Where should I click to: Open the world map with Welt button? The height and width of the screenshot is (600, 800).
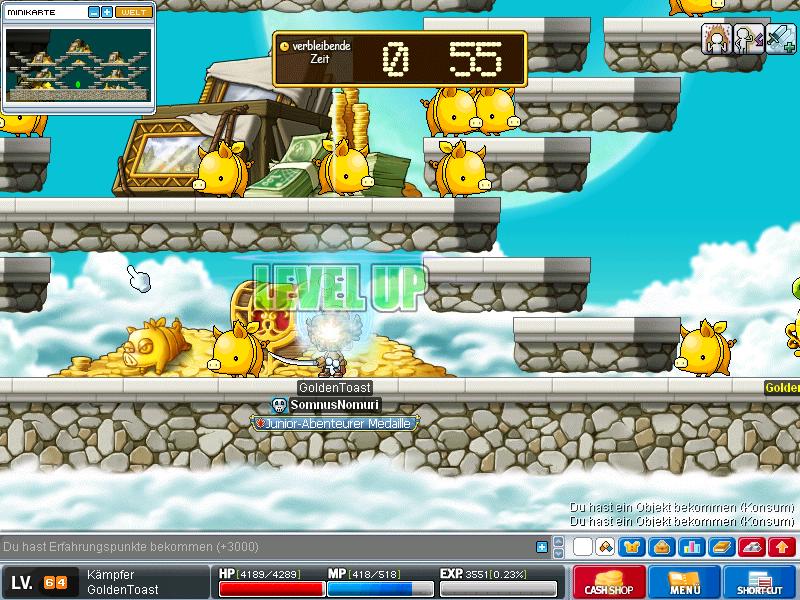coord(132,12)
